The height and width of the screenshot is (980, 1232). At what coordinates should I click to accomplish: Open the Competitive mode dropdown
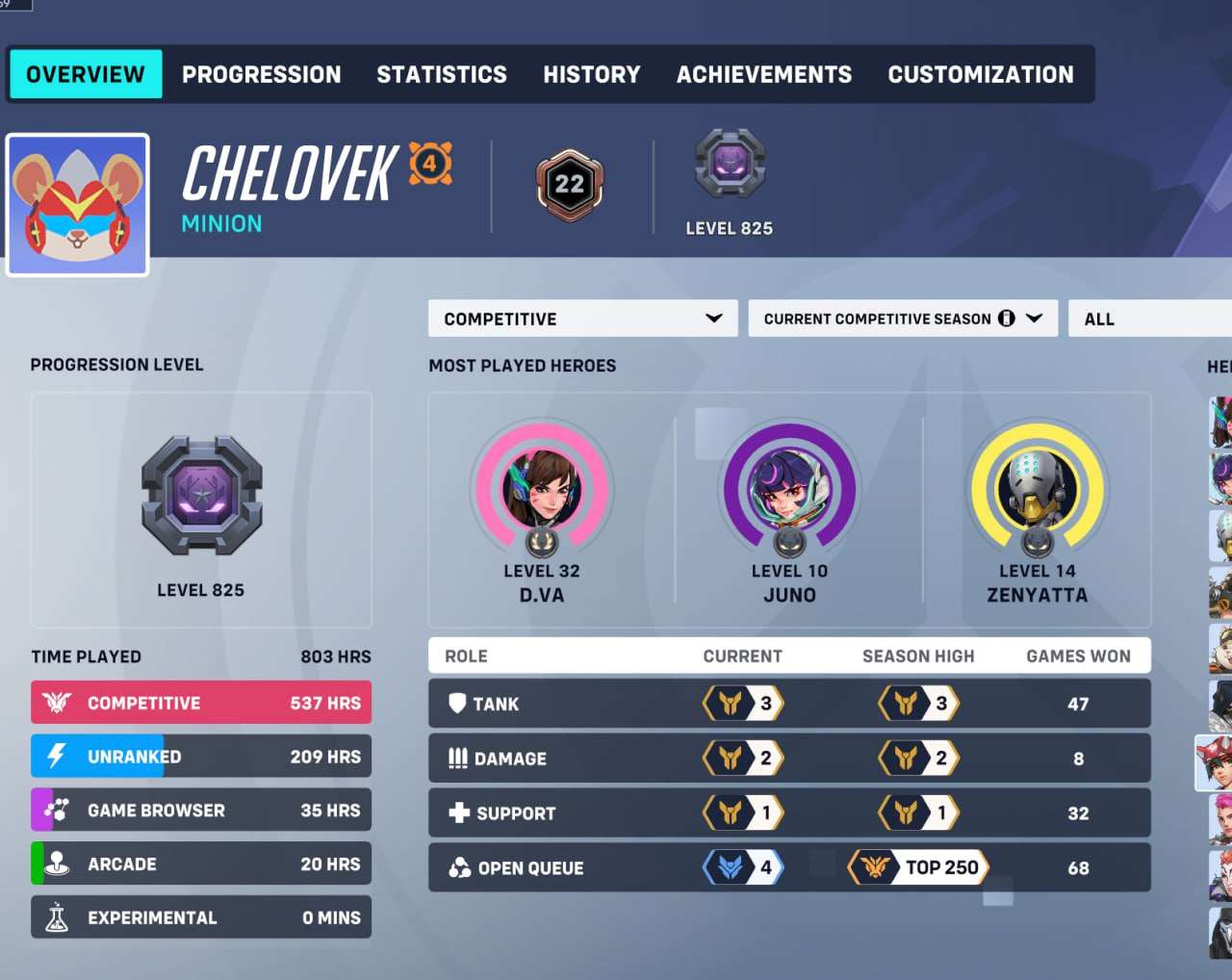click(x=582, y=318)
